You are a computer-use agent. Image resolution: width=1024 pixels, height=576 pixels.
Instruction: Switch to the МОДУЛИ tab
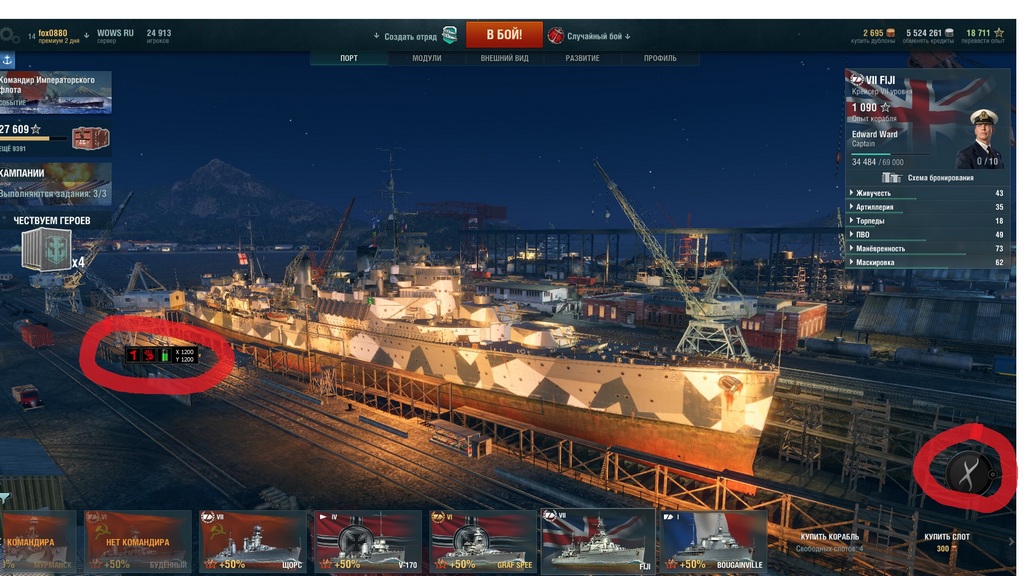pos(427,58)
